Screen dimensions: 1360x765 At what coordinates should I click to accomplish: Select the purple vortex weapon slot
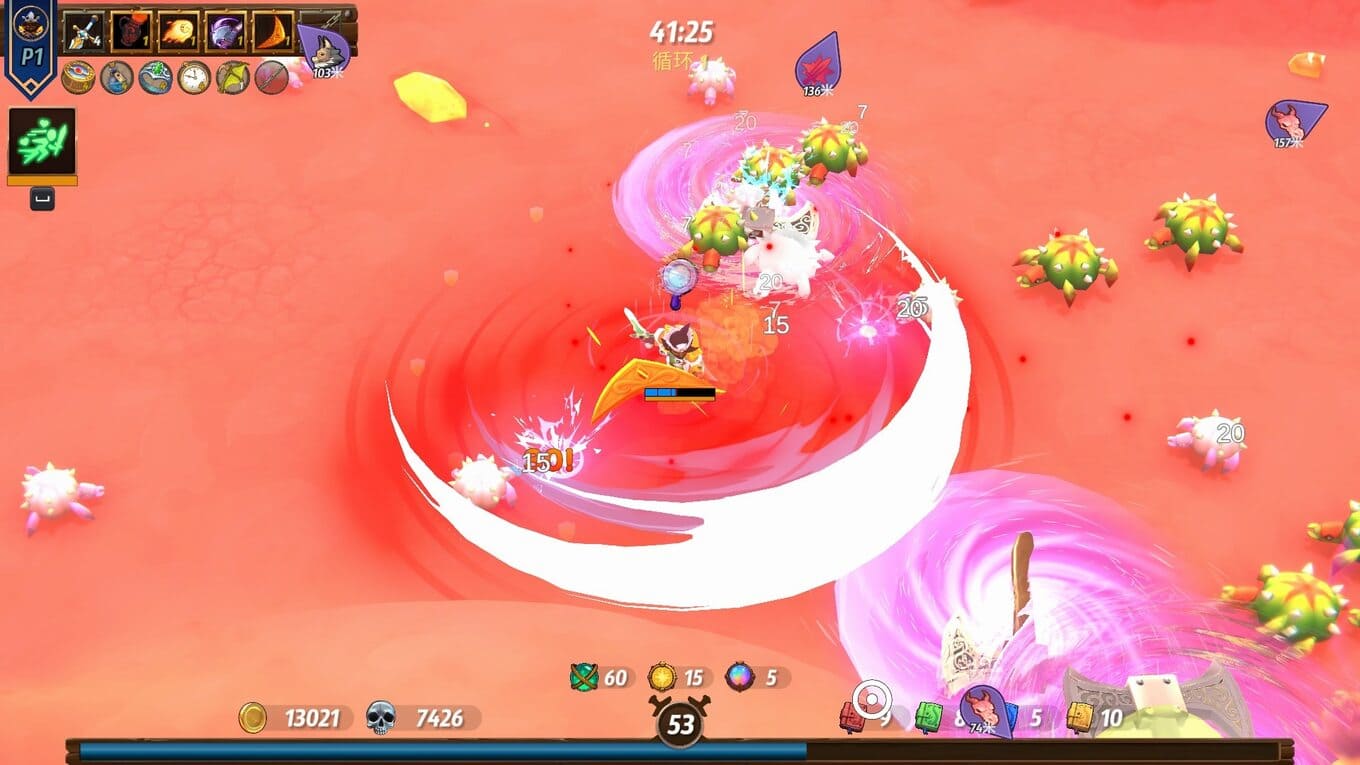(226, 32)
